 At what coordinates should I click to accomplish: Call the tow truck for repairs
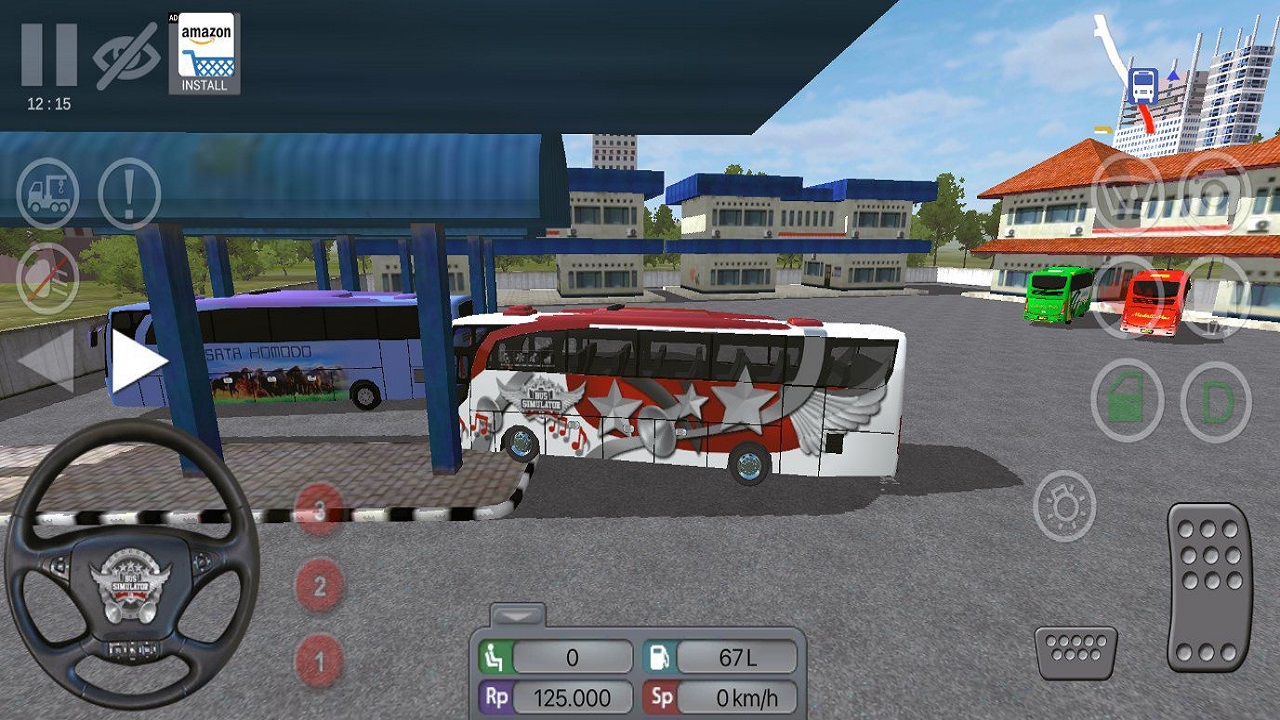point(50,191)
